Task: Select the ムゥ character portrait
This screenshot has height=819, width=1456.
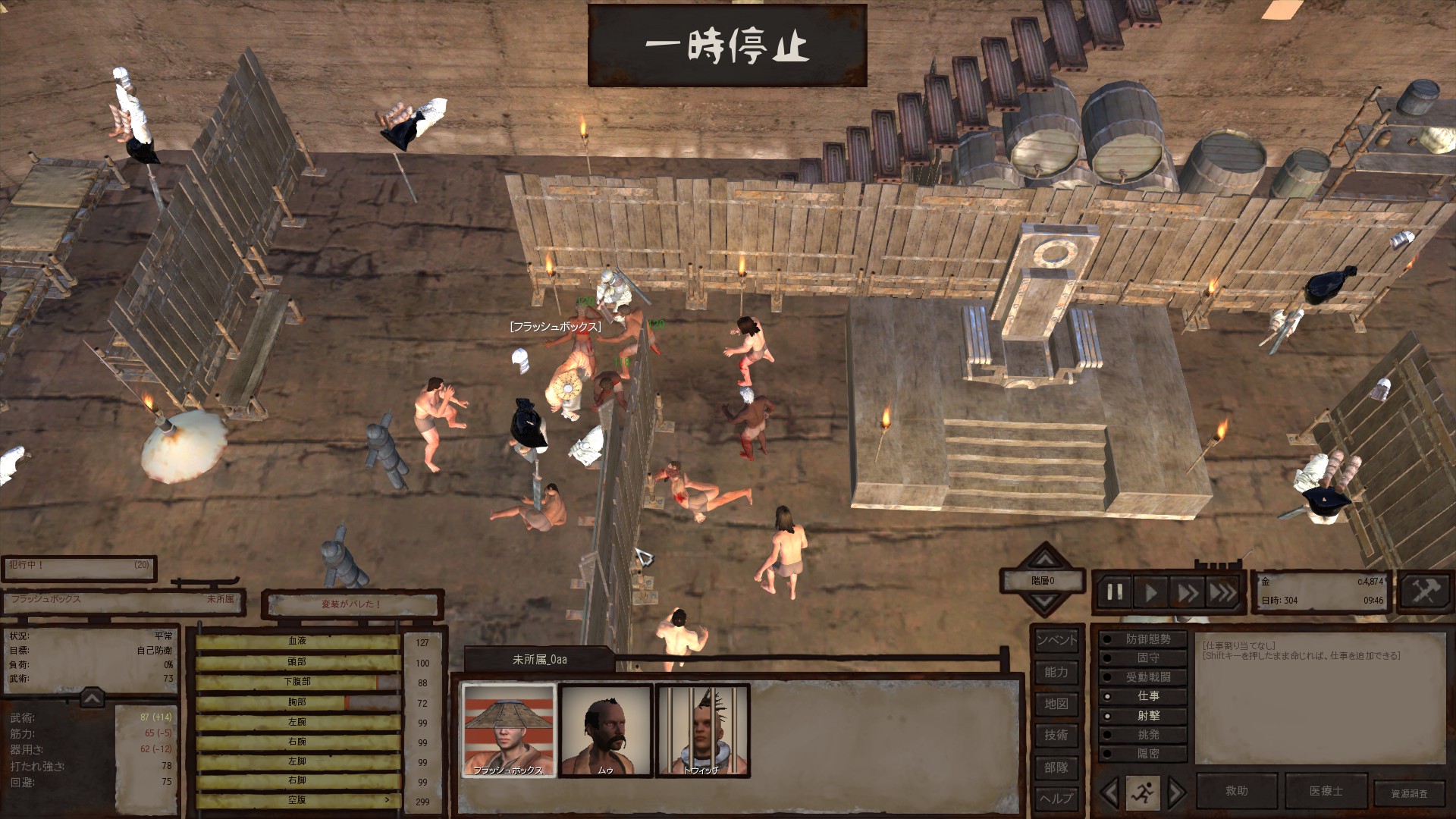Action: point(605,729)
